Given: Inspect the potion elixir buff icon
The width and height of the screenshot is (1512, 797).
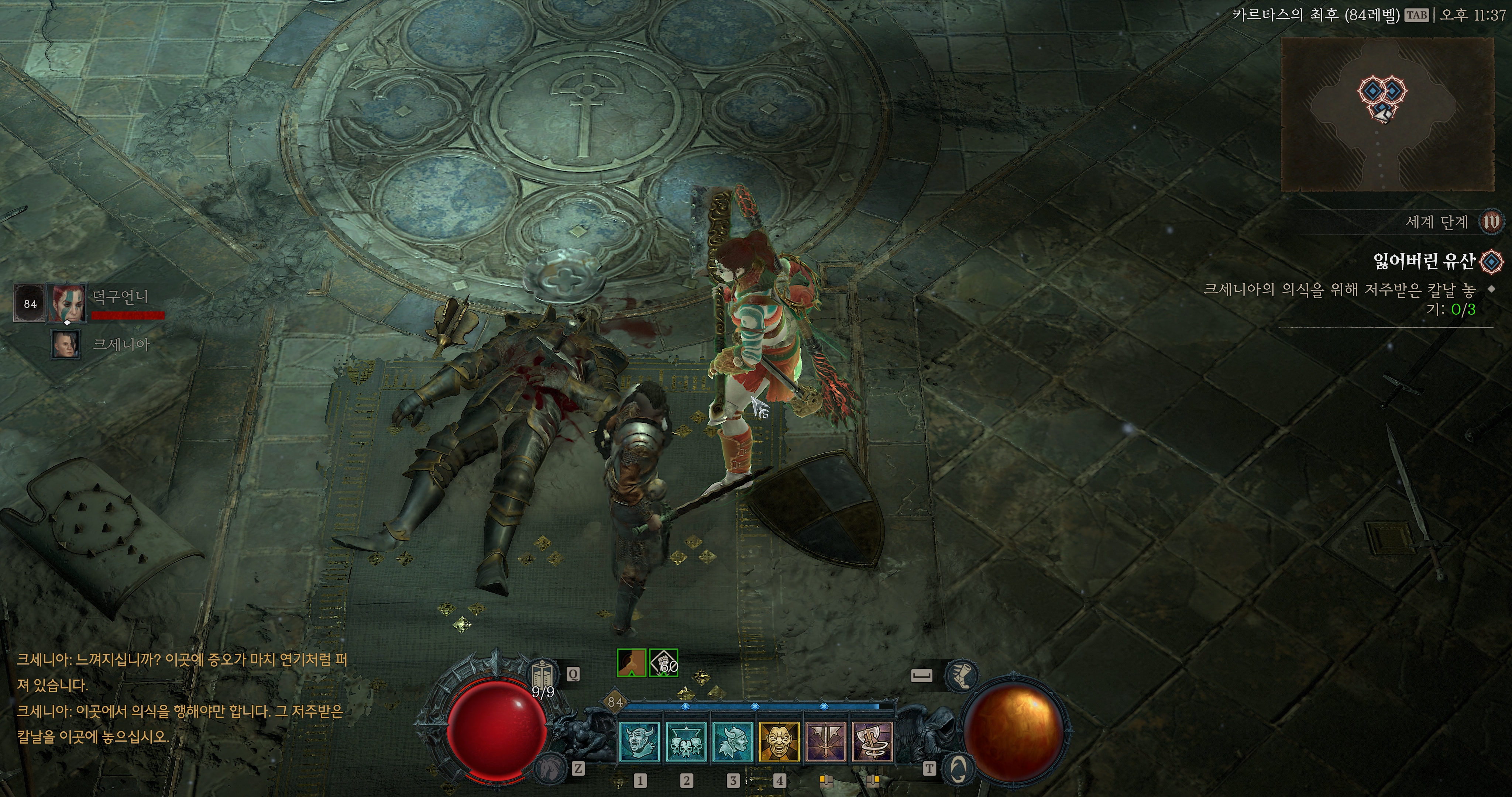Looking at the screenshot, I should click(632, 663).
